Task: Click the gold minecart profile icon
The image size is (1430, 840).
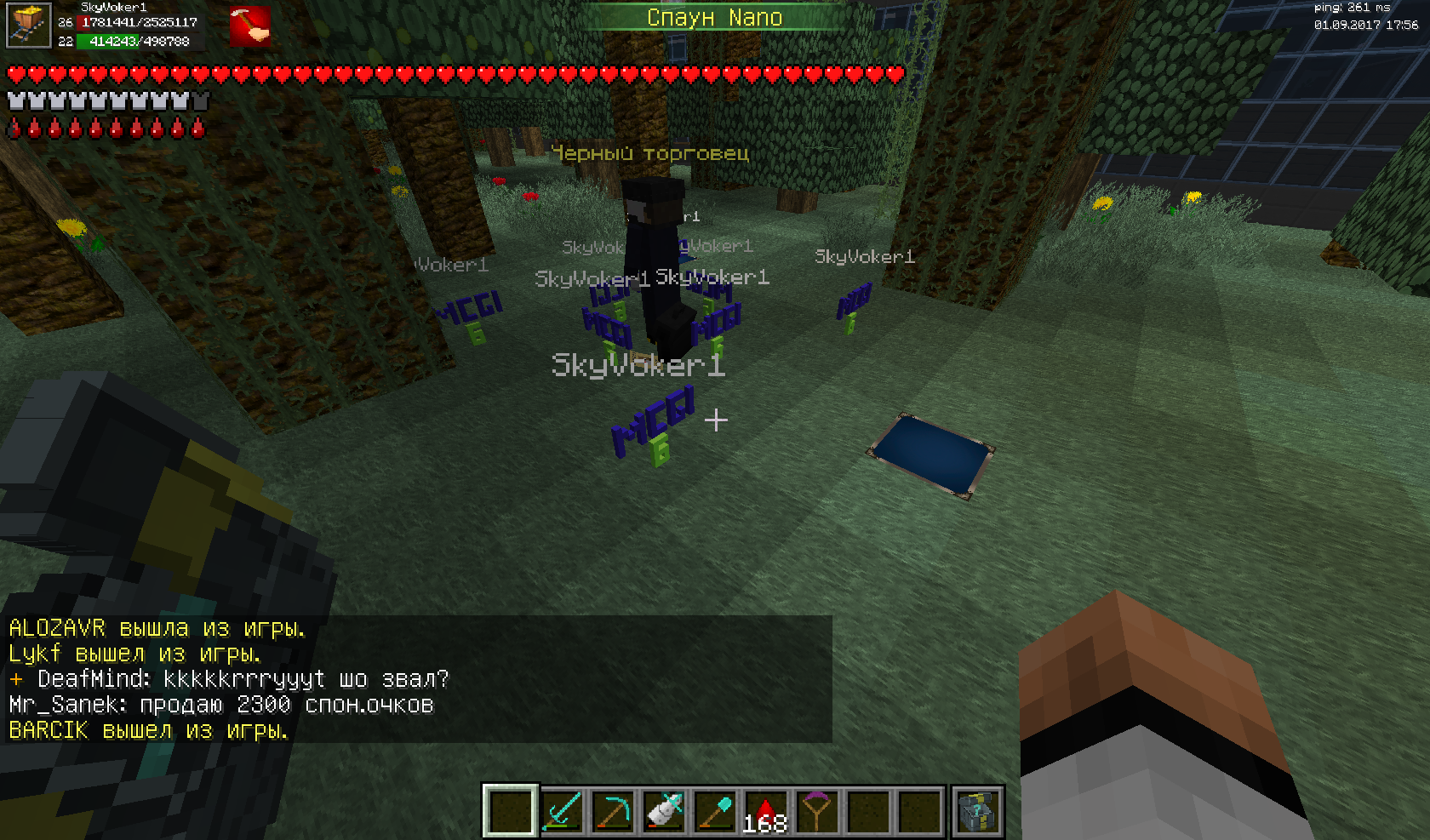Action: pyautogui.click(x=27, y=26)
